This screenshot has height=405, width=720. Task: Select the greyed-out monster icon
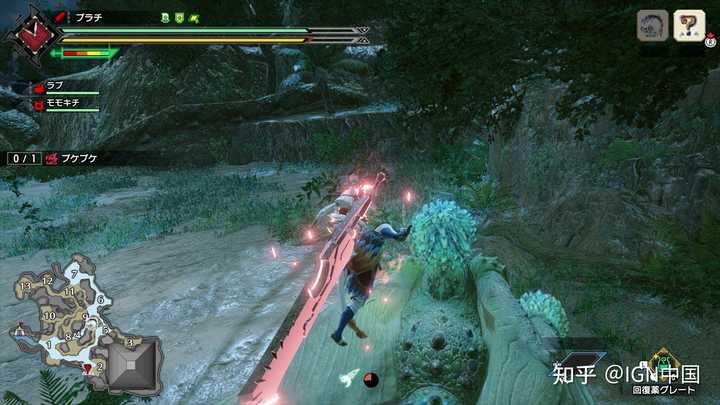[652, 25]
